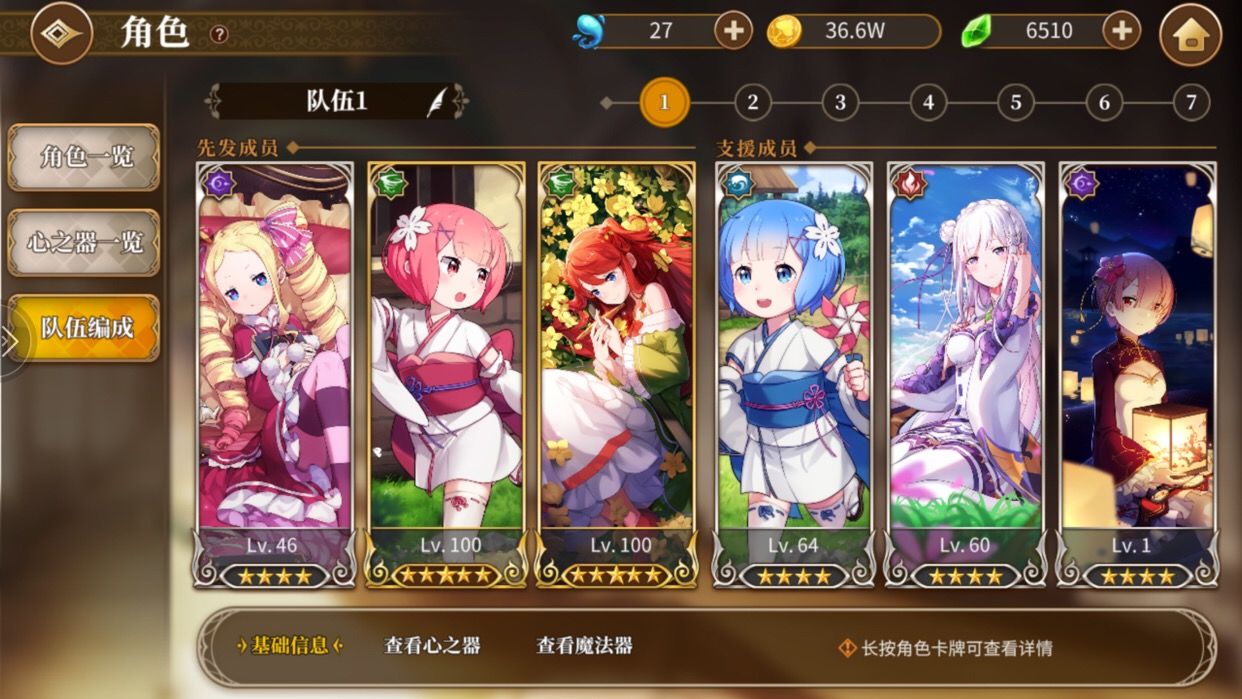The height and width of the screenshot is (699, 1242).
Task: Select the blonde Beatrice Lv.46 card
Action: click(x=275, y=360)
